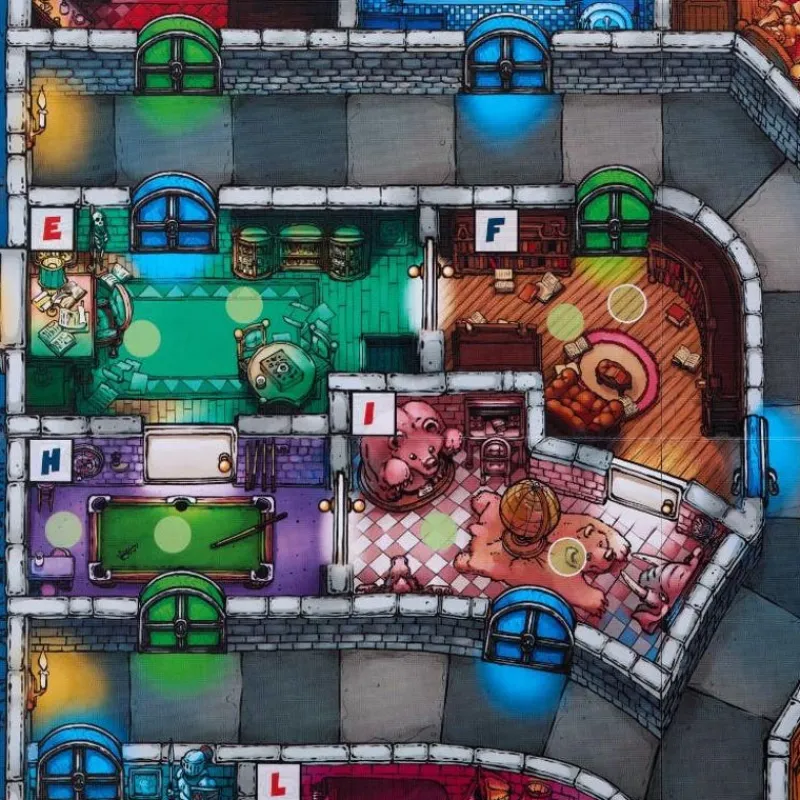
Task: Choose the library room marker F
Action: (496, 230)
